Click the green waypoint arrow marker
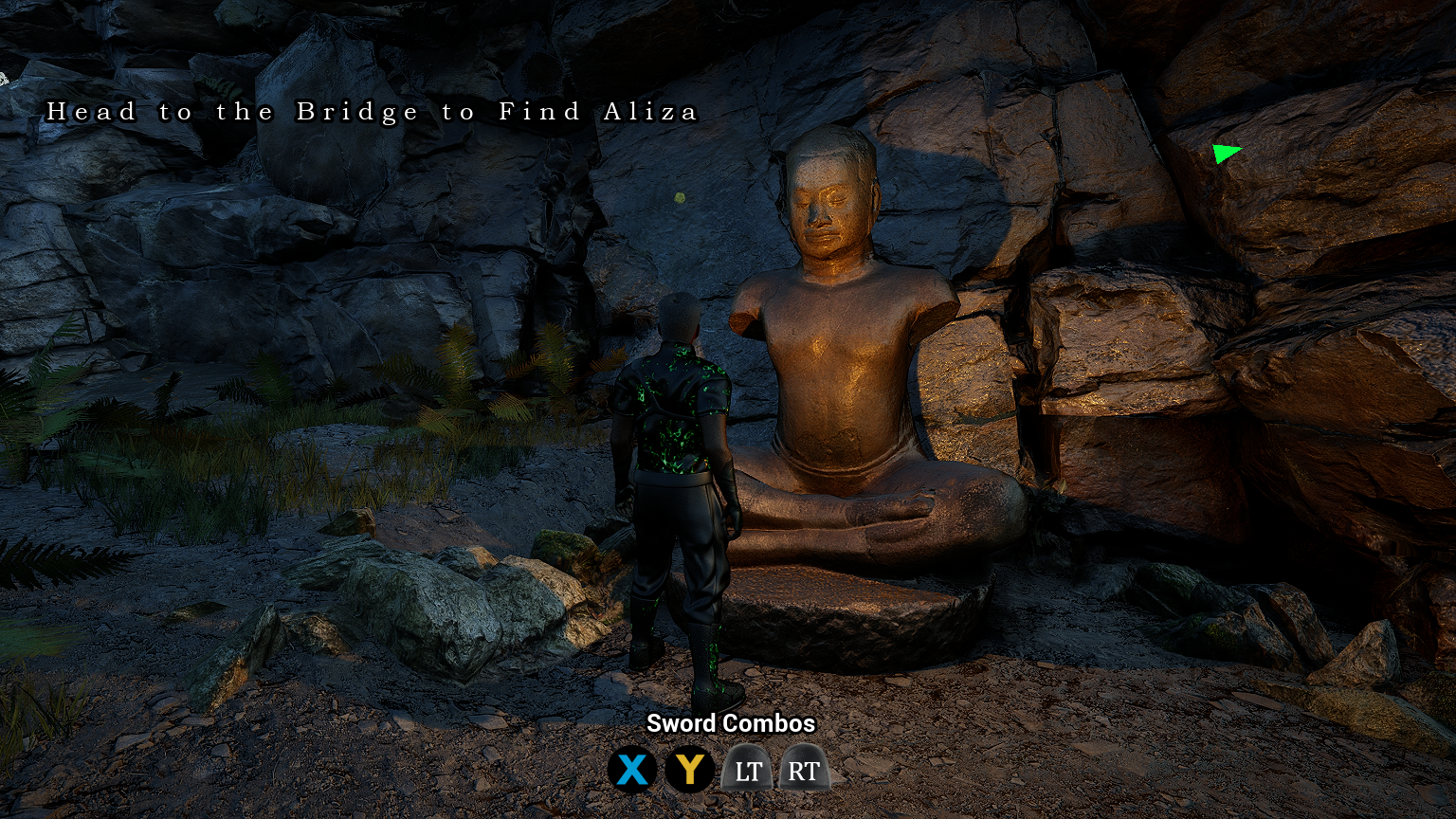This screenshot has height=819, width=1456. 1226,153
